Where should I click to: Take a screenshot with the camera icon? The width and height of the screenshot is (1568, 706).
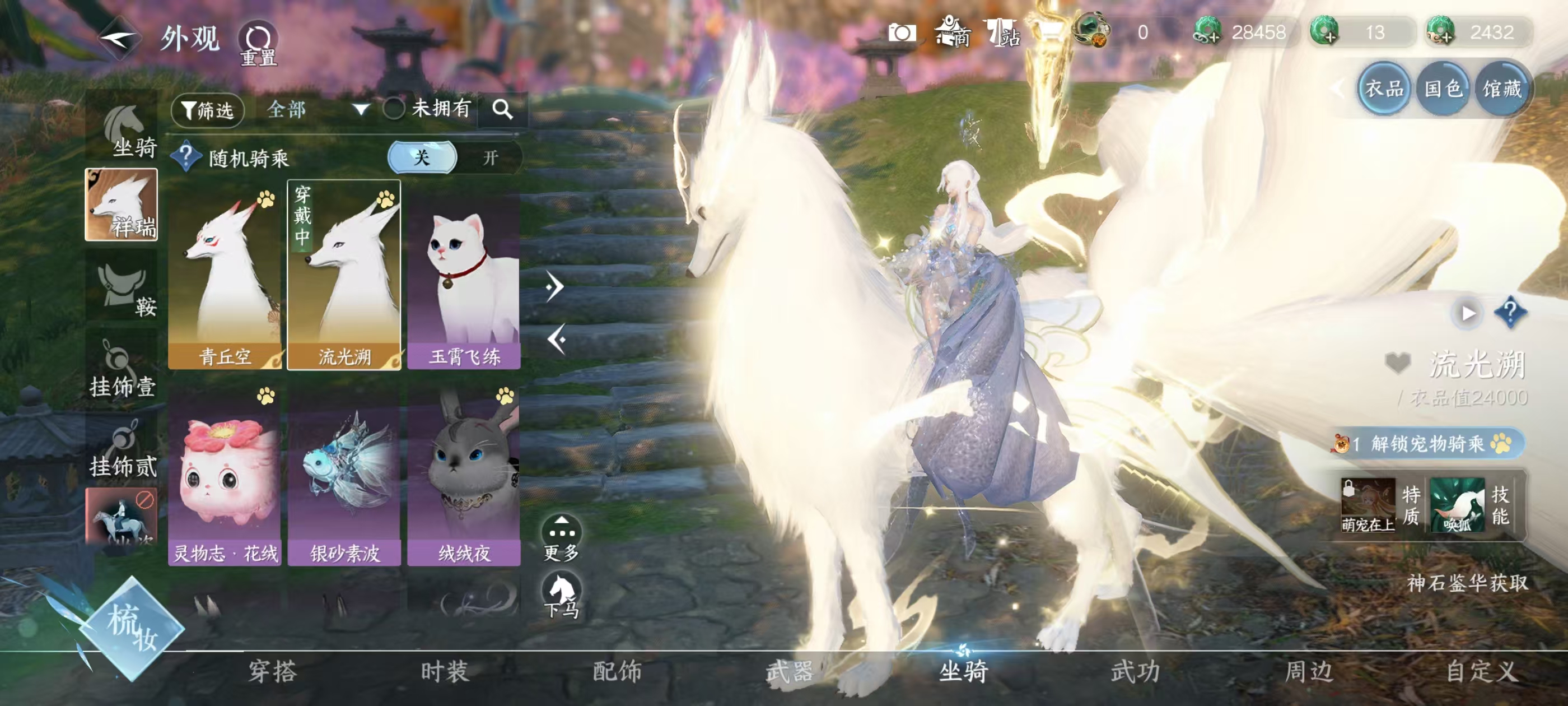point(902,33)
